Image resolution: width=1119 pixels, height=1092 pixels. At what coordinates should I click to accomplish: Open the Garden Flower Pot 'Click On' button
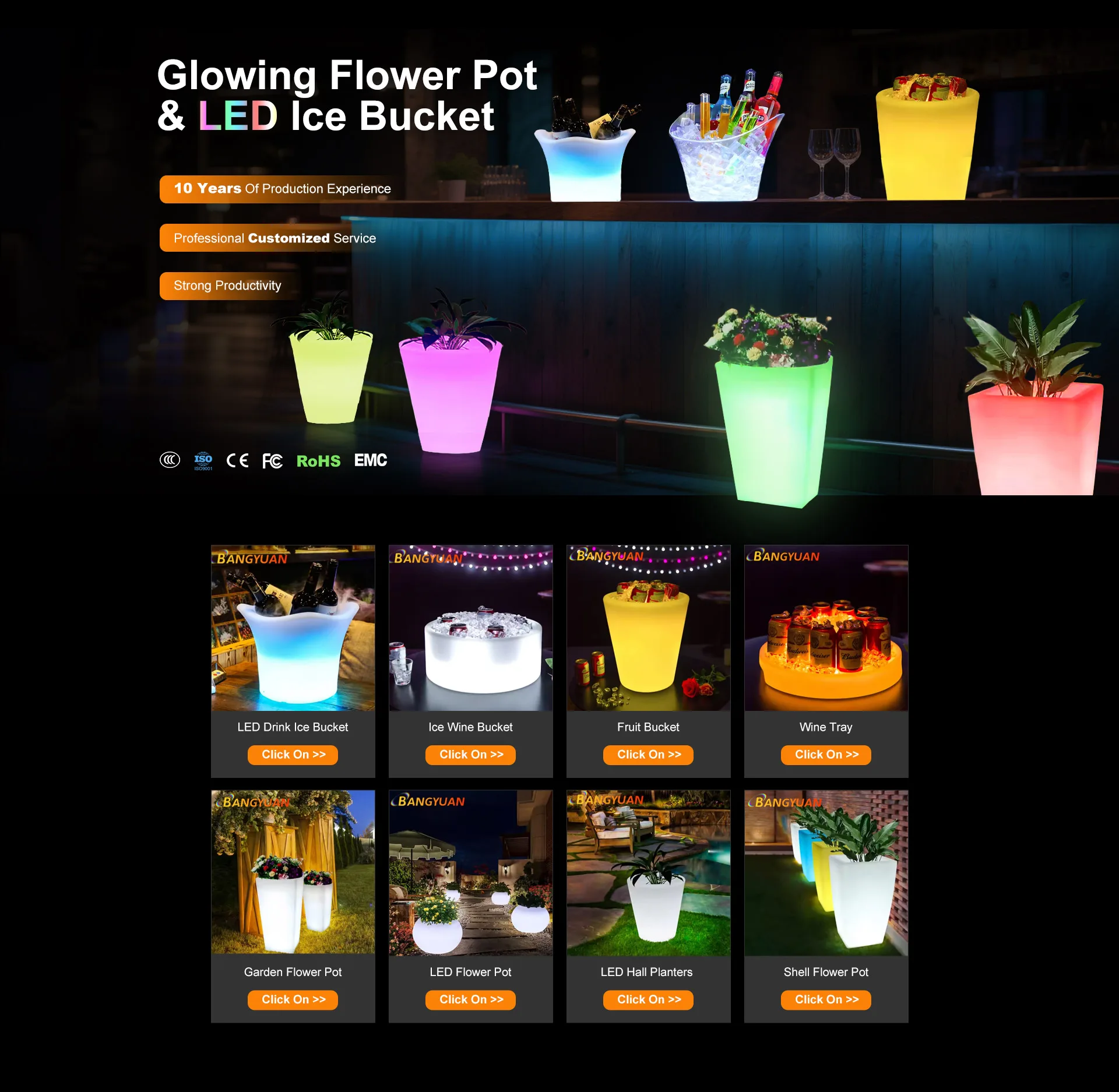coord(293,999)
